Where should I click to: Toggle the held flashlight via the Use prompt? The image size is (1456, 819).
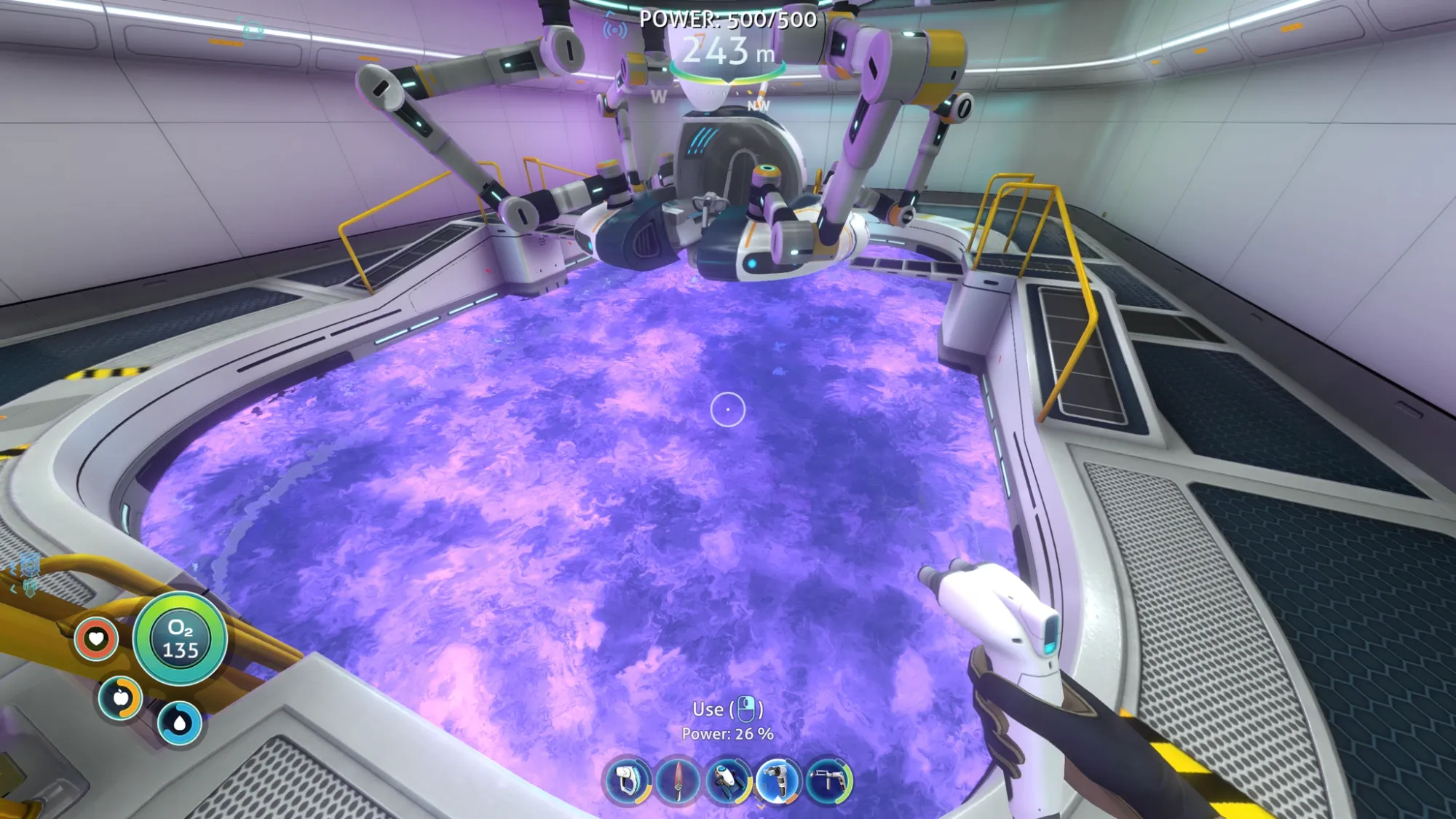(728, 708)
